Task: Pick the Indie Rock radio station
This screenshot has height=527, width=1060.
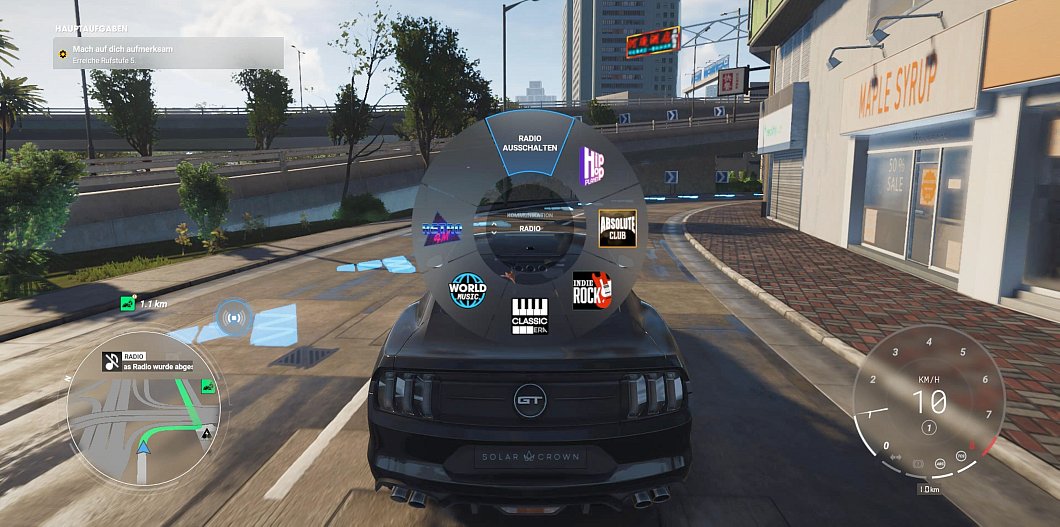Action: [x=592, y=290]
